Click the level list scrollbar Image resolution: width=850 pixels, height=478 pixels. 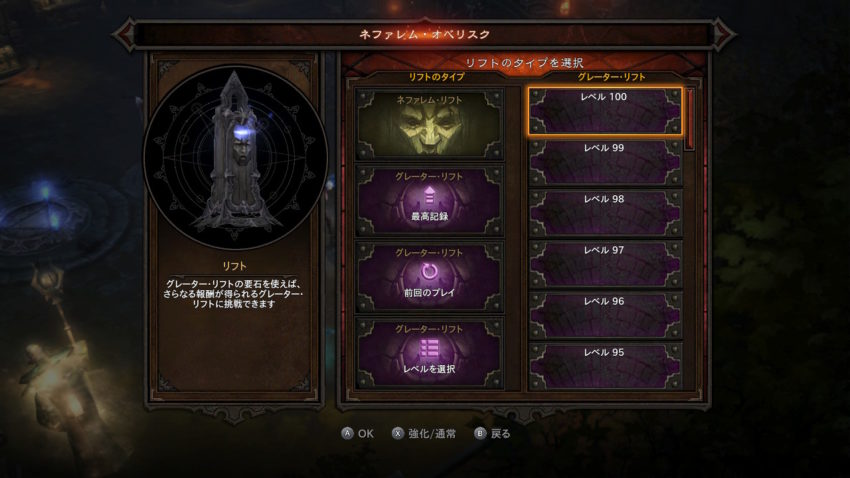[x=690, y=120]
